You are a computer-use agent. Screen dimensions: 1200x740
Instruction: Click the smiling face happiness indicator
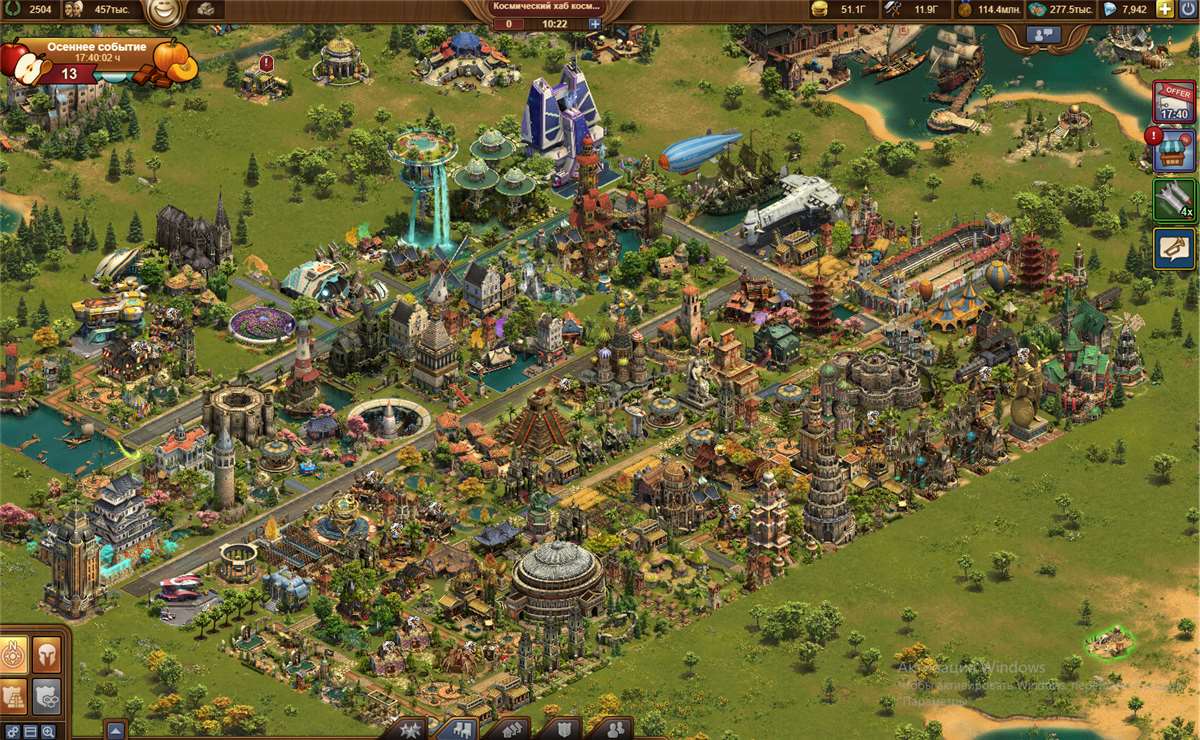[x=161, y=11]
